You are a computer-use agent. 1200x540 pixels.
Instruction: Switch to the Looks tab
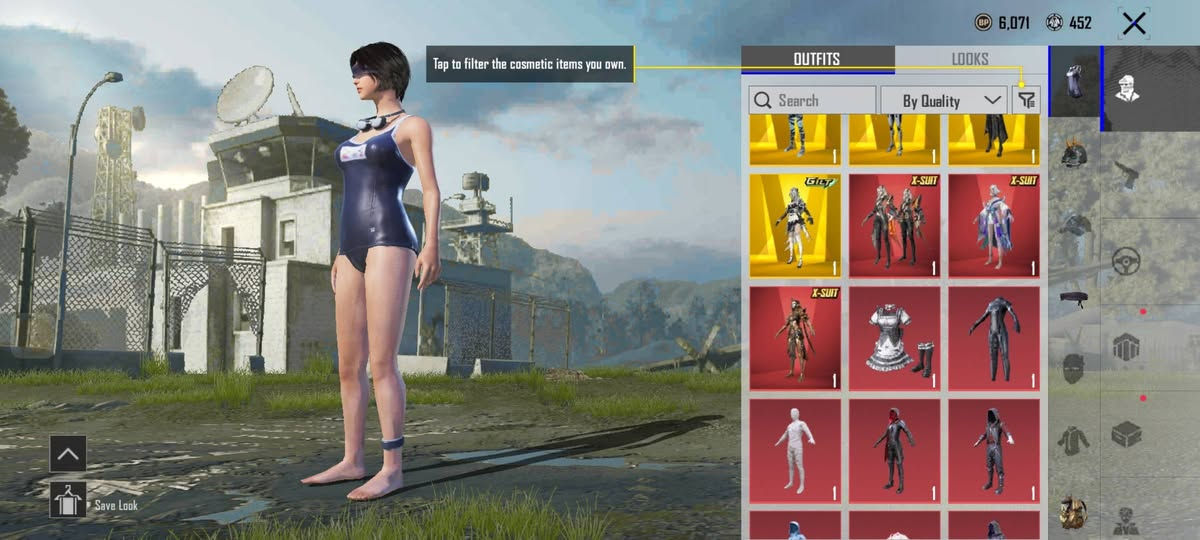tap(970, 59)
